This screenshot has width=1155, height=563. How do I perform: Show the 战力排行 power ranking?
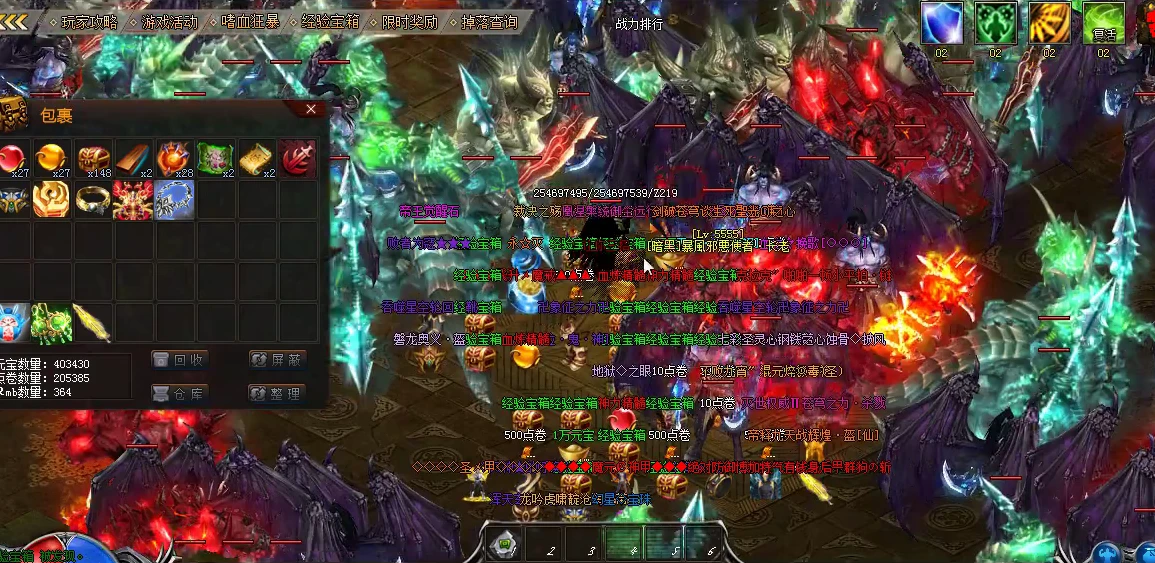(639, 24)
